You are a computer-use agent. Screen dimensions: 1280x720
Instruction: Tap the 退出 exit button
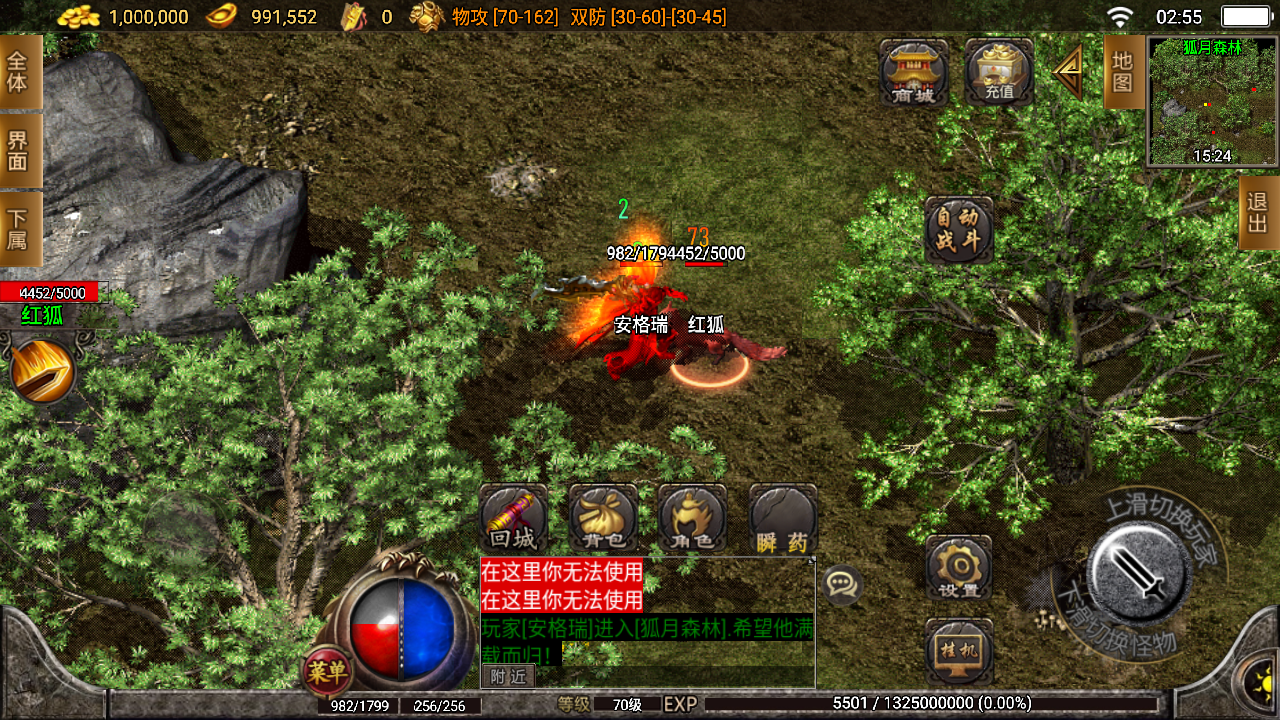[1258, 212]
